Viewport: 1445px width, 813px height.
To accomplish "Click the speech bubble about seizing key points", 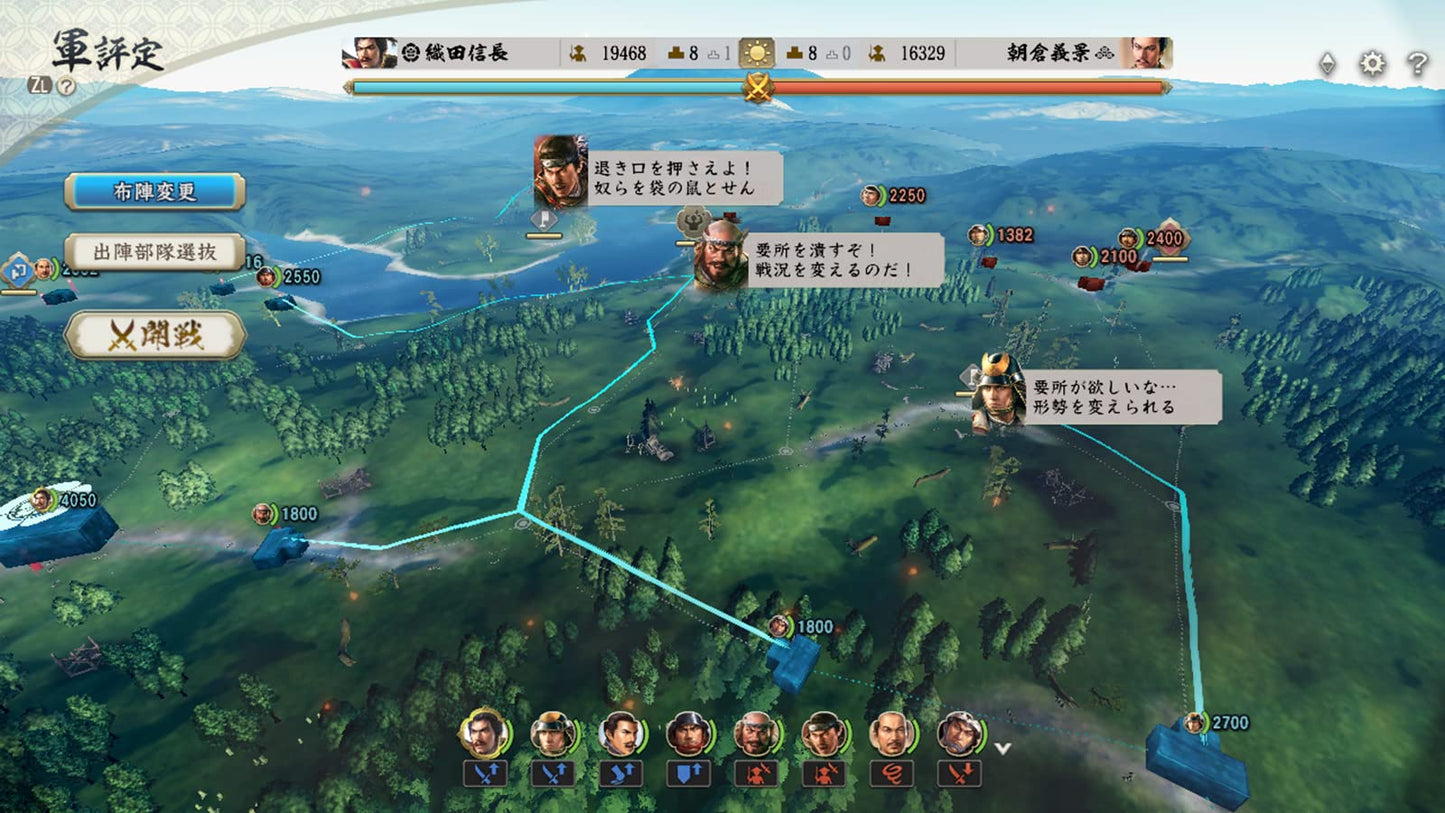I will click(843, 258).
